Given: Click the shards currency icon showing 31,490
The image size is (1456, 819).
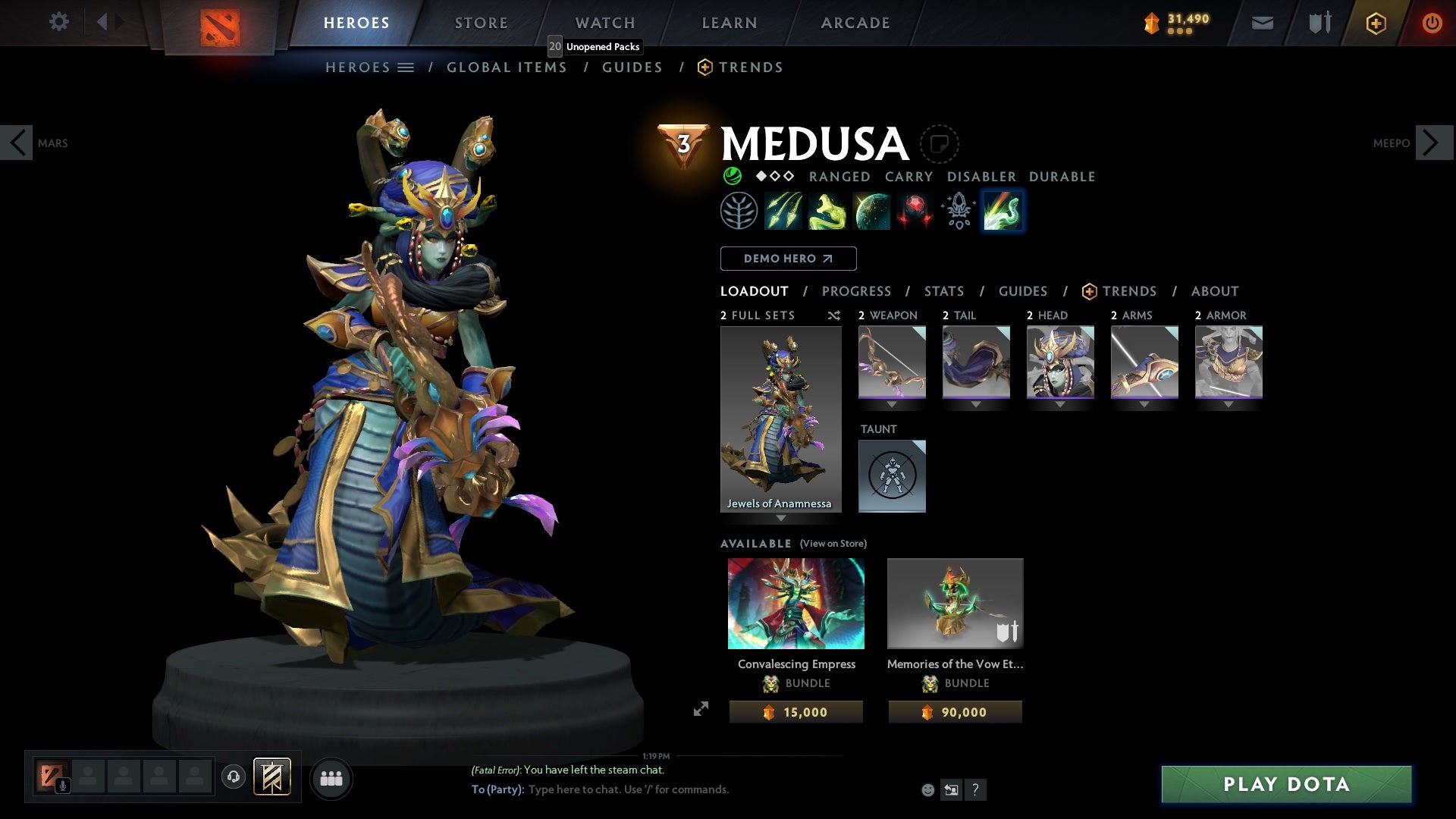Looking at the screenshot, I should click(1151, 22).
